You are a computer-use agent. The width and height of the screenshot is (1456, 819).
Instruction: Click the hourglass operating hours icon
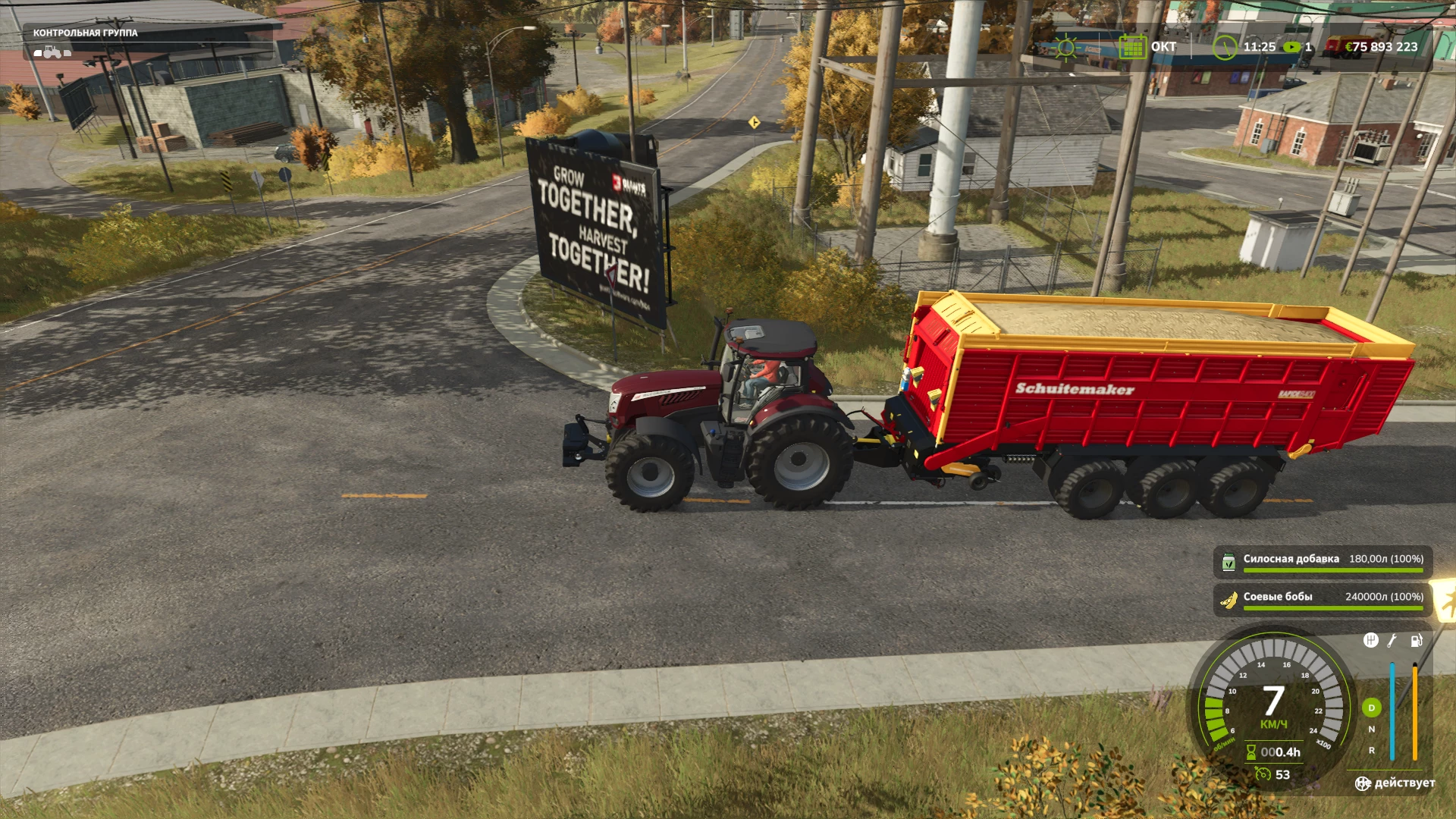click(x=1251, y=752)
